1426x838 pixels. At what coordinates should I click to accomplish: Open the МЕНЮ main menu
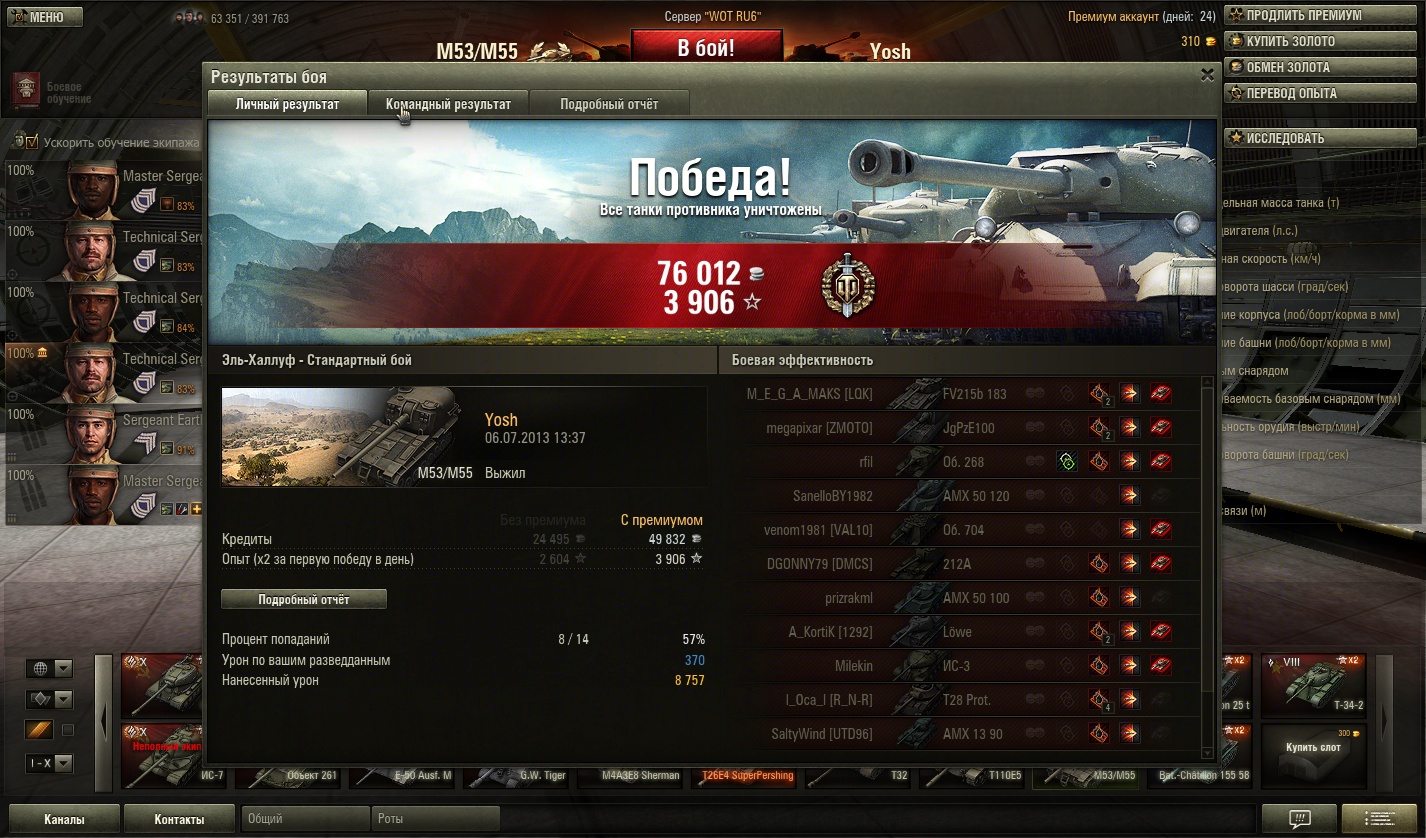tap(38, 17)
